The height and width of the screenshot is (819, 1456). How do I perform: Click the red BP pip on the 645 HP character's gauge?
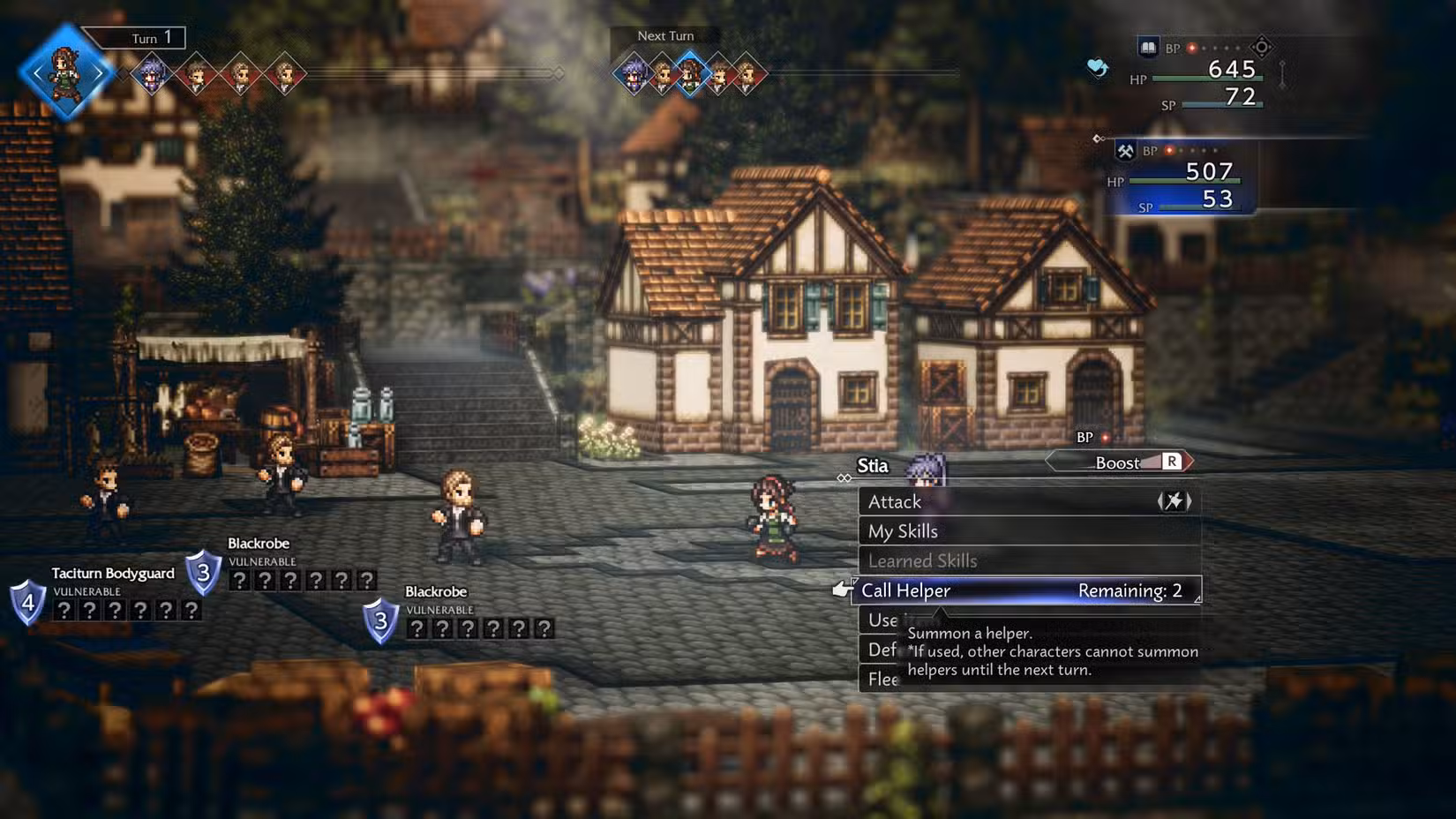click(x=1192, y=49)
